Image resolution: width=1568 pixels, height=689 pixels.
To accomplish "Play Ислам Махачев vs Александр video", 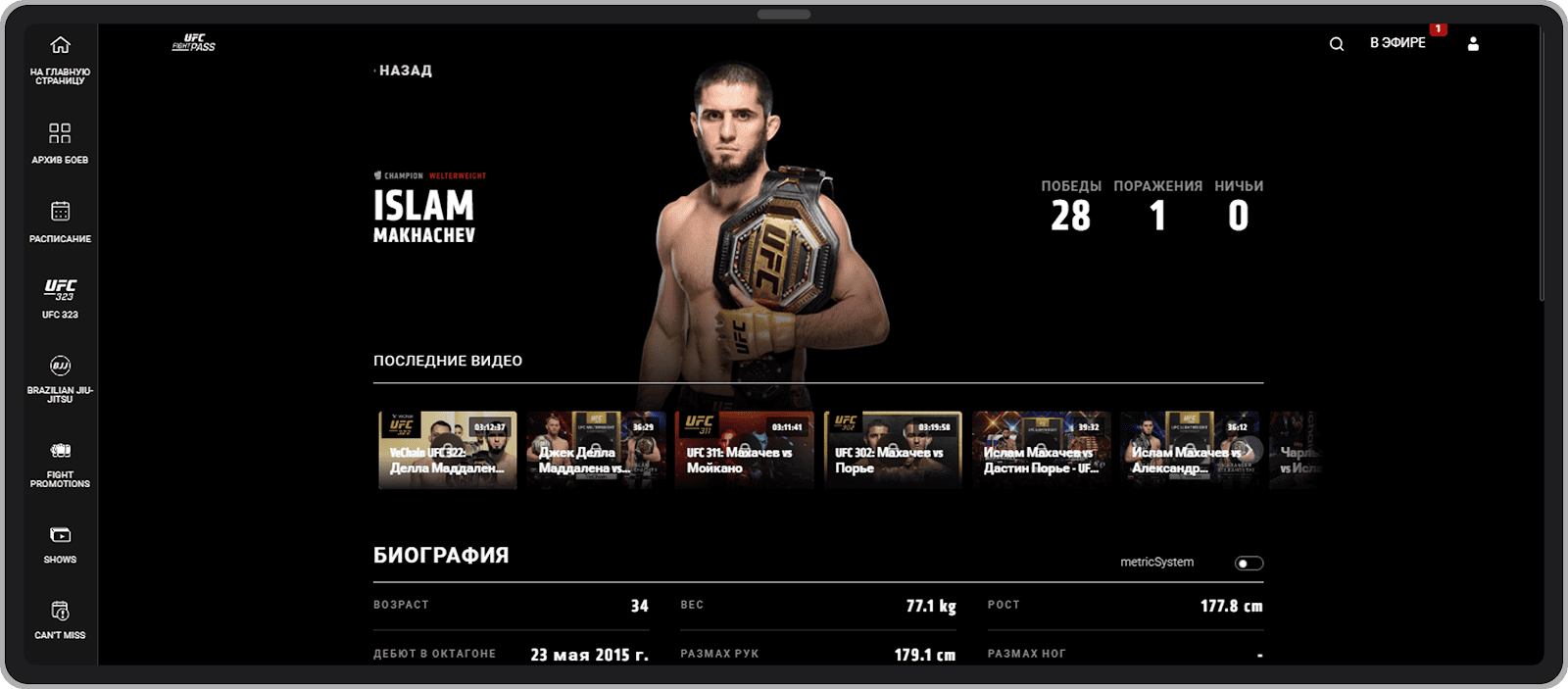I will [x=1190, y=450].
